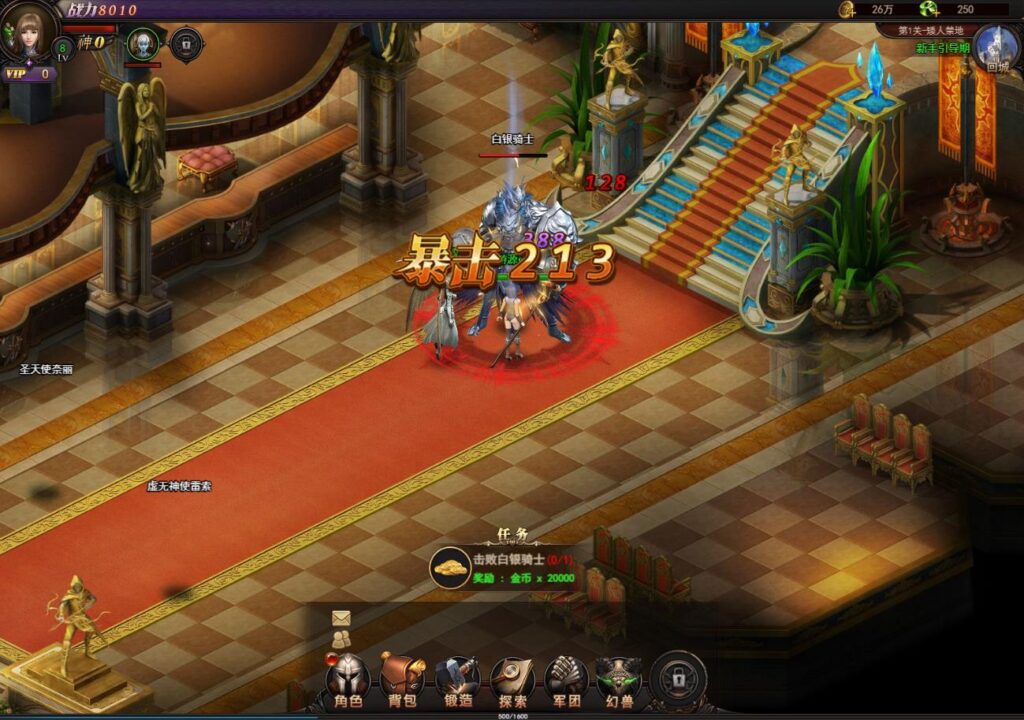Open the mail envelope icon
Image resolution: width=1024 pixels, height=720 pixels.
[342, 618]
